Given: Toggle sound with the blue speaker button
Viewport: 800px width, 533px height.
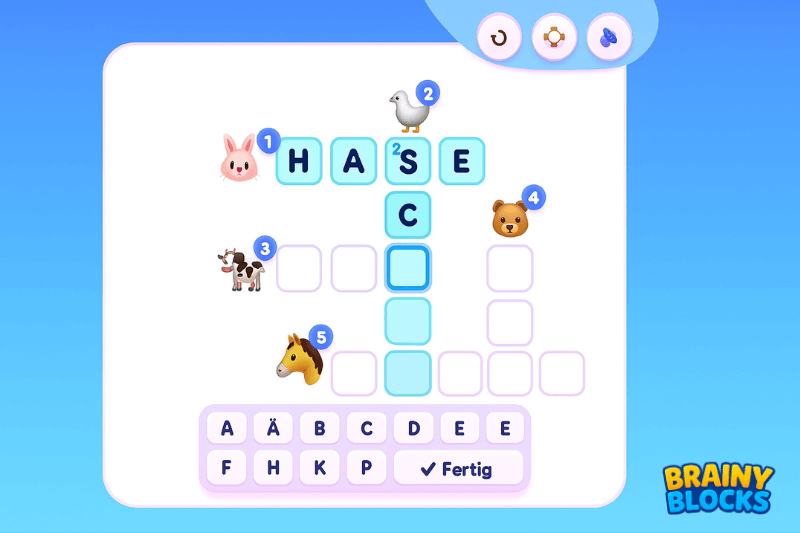Looking at the screenshot, I should (609, 38).
